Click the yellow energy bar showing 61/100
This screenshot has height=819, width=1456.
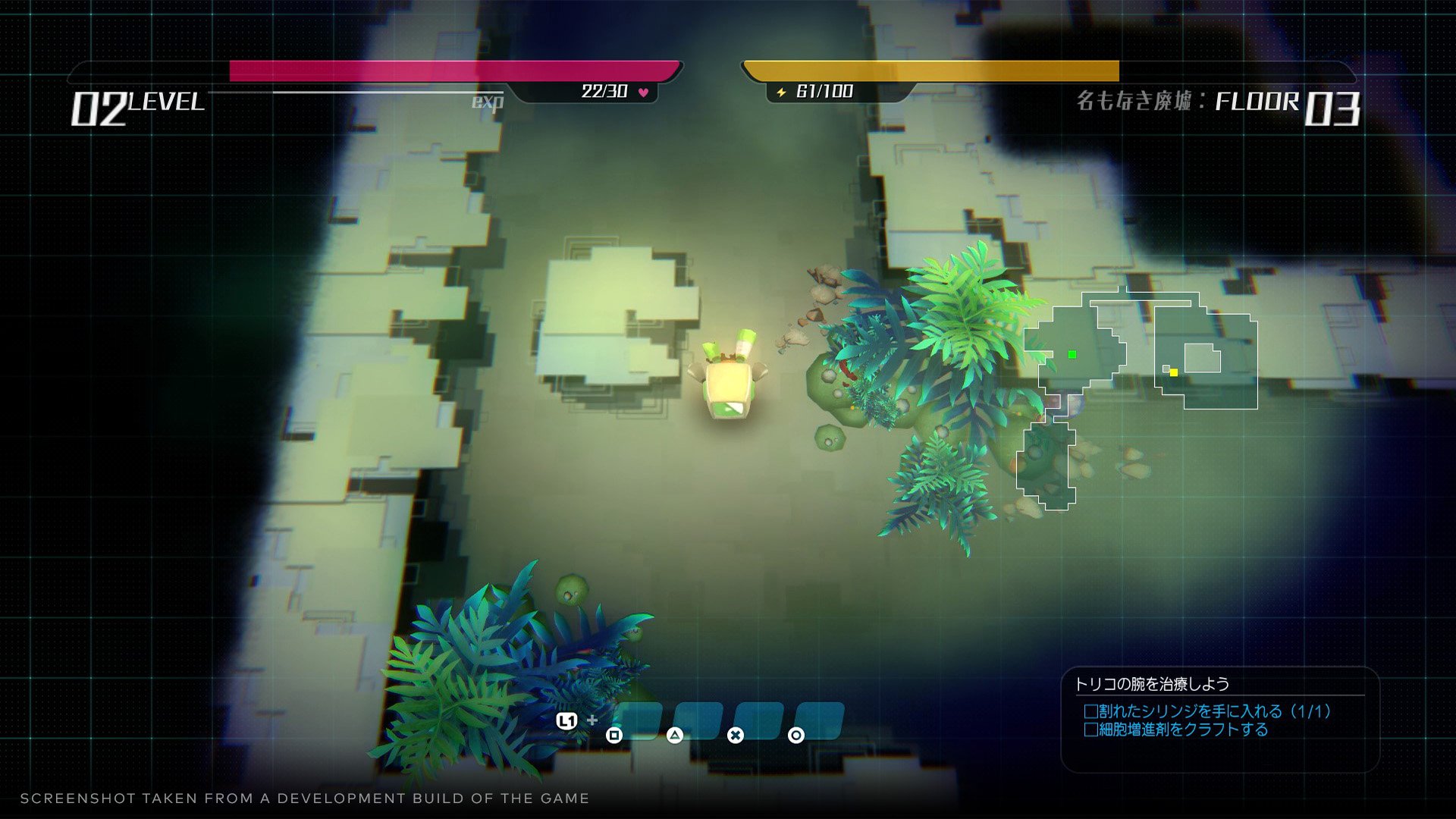tap(933, 71)
